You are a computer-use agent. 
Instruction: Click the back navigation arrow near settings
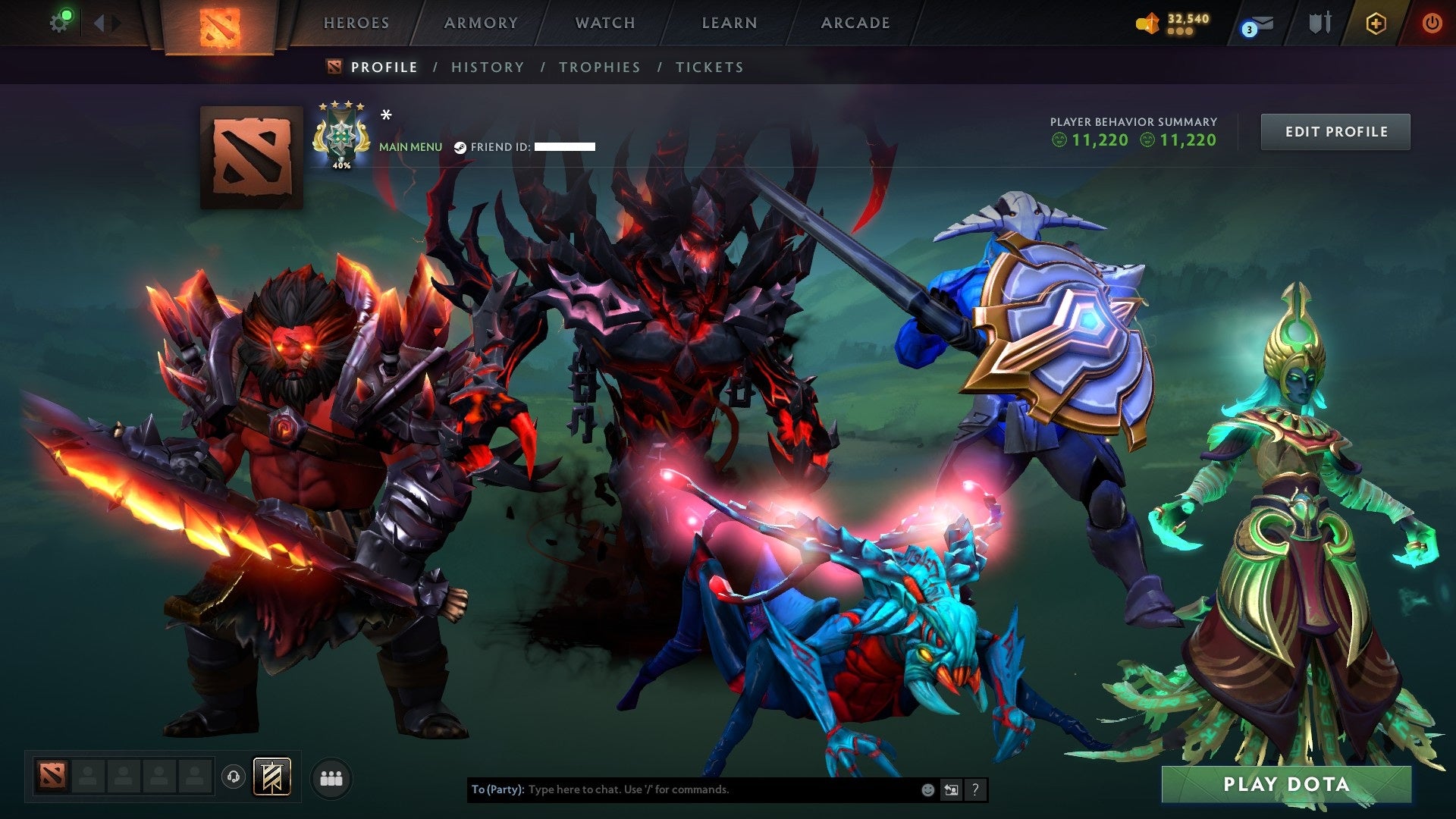click(x=97, y=21)
